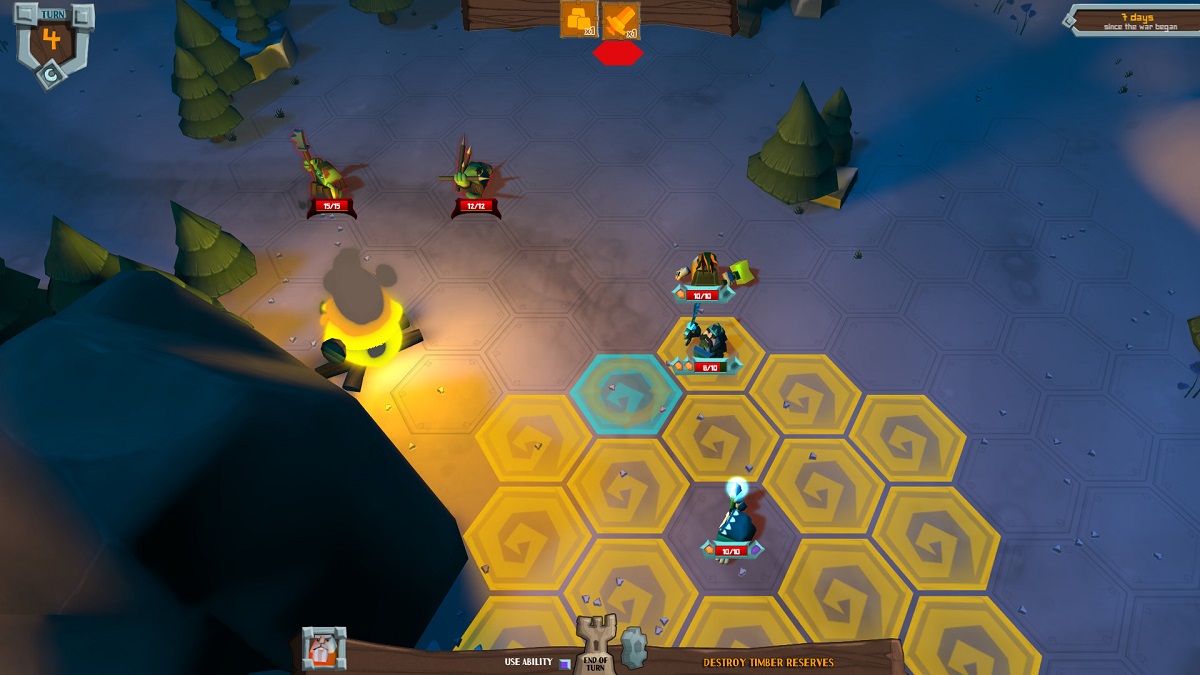Target the goblin with 15/15 health
This screenshot has width=1200, height=675.
coord(326,178)
